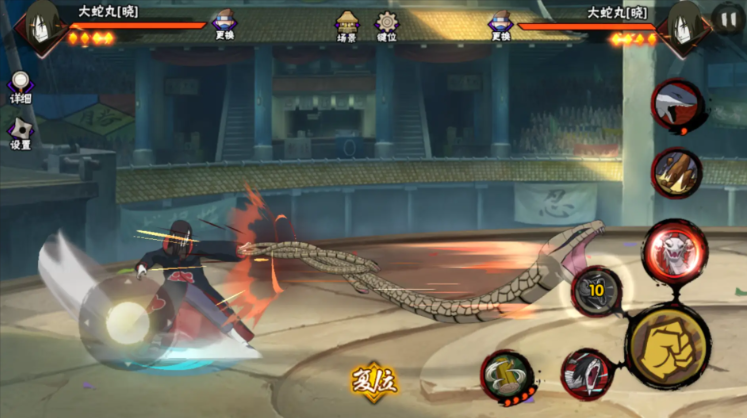Pause the match

727,18
